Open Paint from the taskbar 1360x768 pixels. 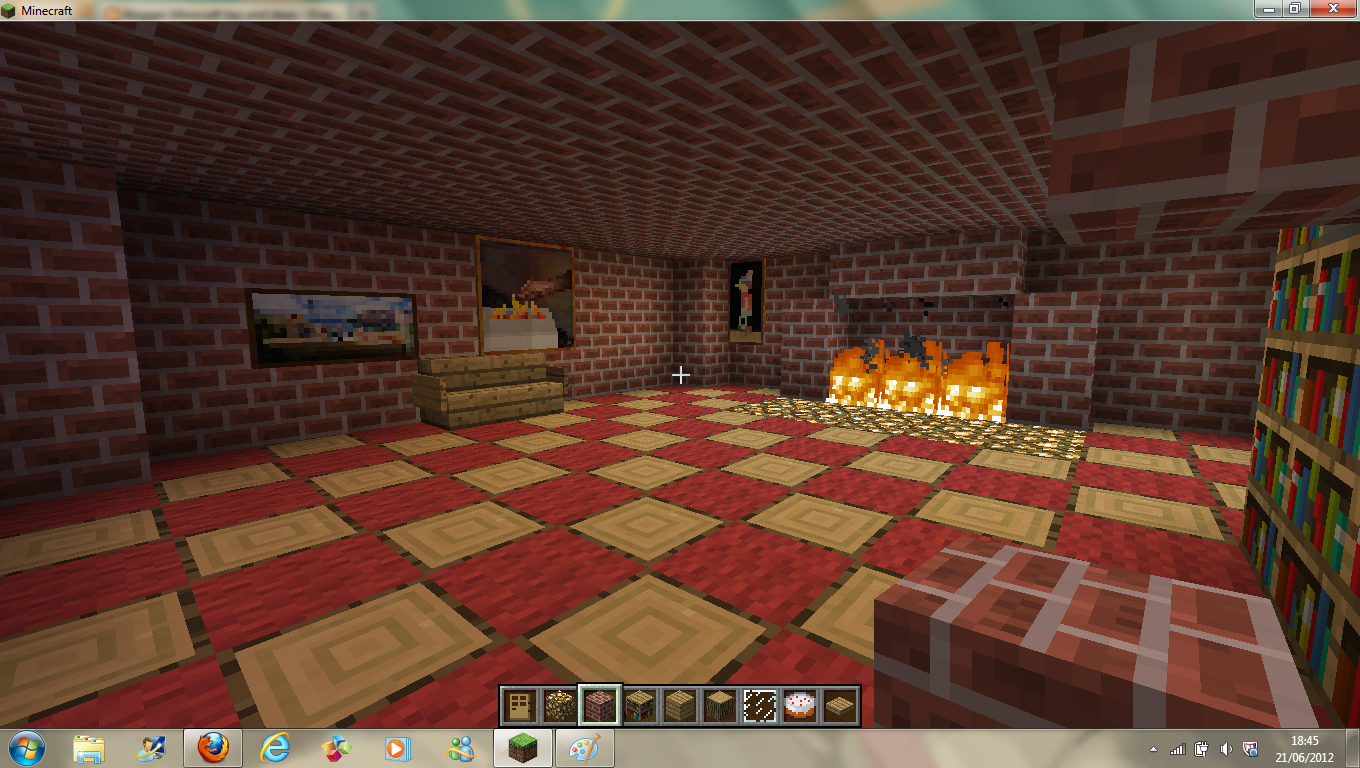point(583,747)
